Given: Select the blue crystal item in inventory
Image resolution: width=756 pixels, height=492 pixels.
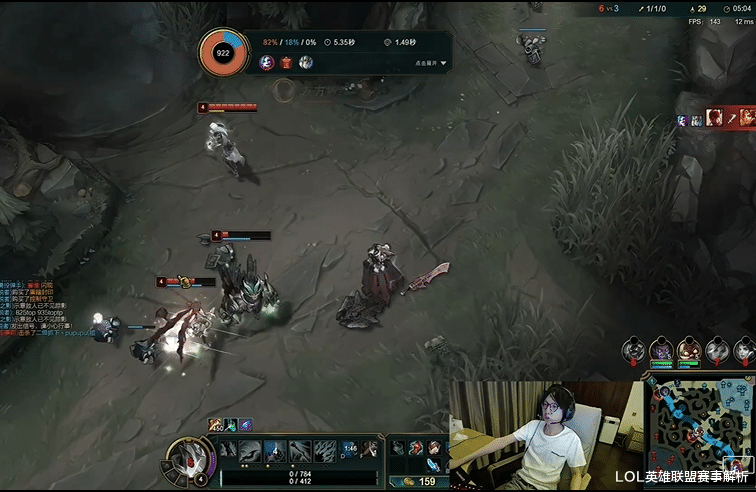Looking at the screenshot, I should (x=431, y=466).
